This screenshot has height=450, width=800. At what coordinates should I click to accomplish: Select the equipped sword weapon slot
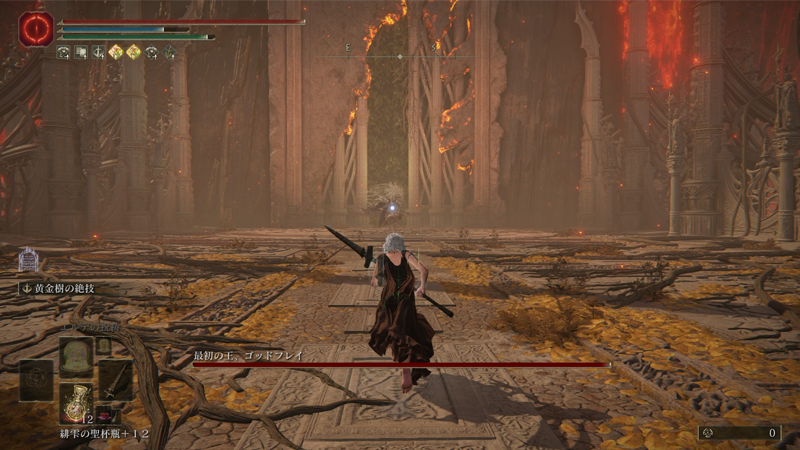pyautogui.click(x=116, y=379)
